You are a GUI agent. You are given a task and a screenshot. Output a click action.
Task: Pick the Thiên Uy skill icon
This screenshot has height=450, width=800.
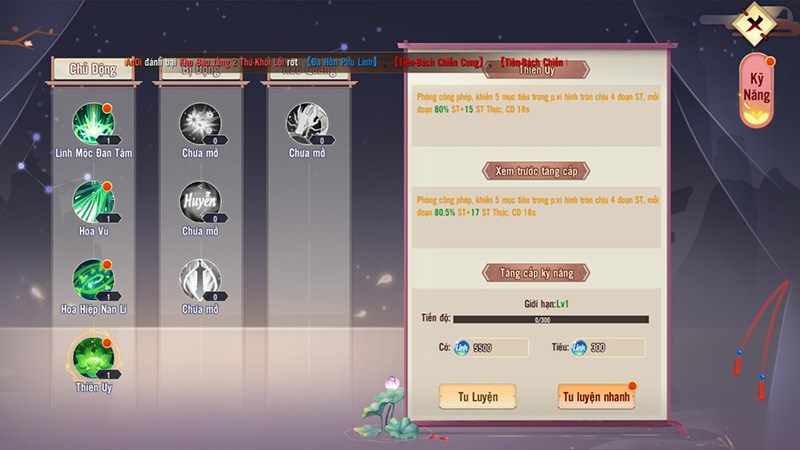click(x=93, y=357)
